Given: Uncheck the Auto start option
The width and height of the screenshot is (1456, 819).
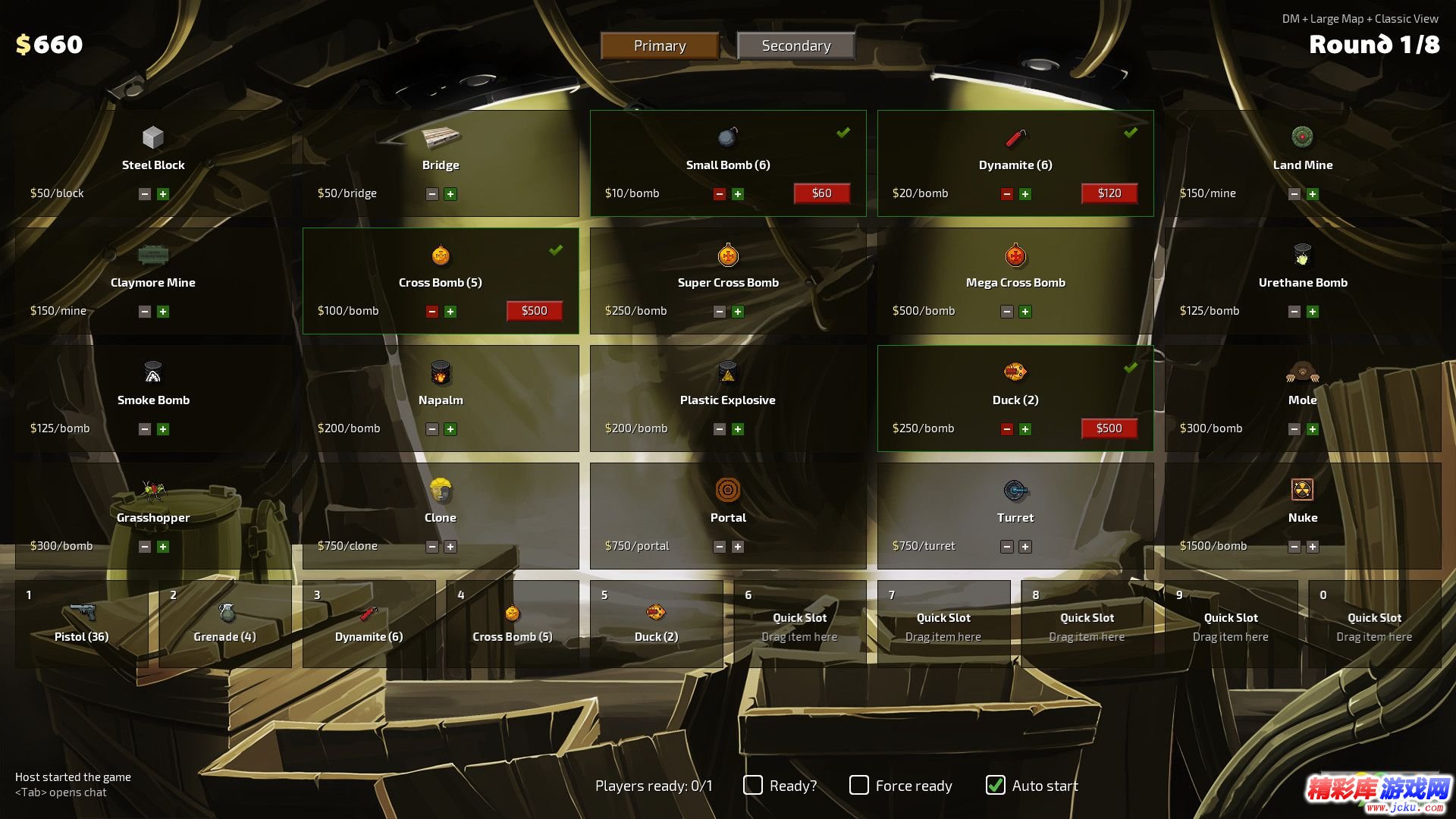Looking at the screenshot, I should tap(996, 785).
